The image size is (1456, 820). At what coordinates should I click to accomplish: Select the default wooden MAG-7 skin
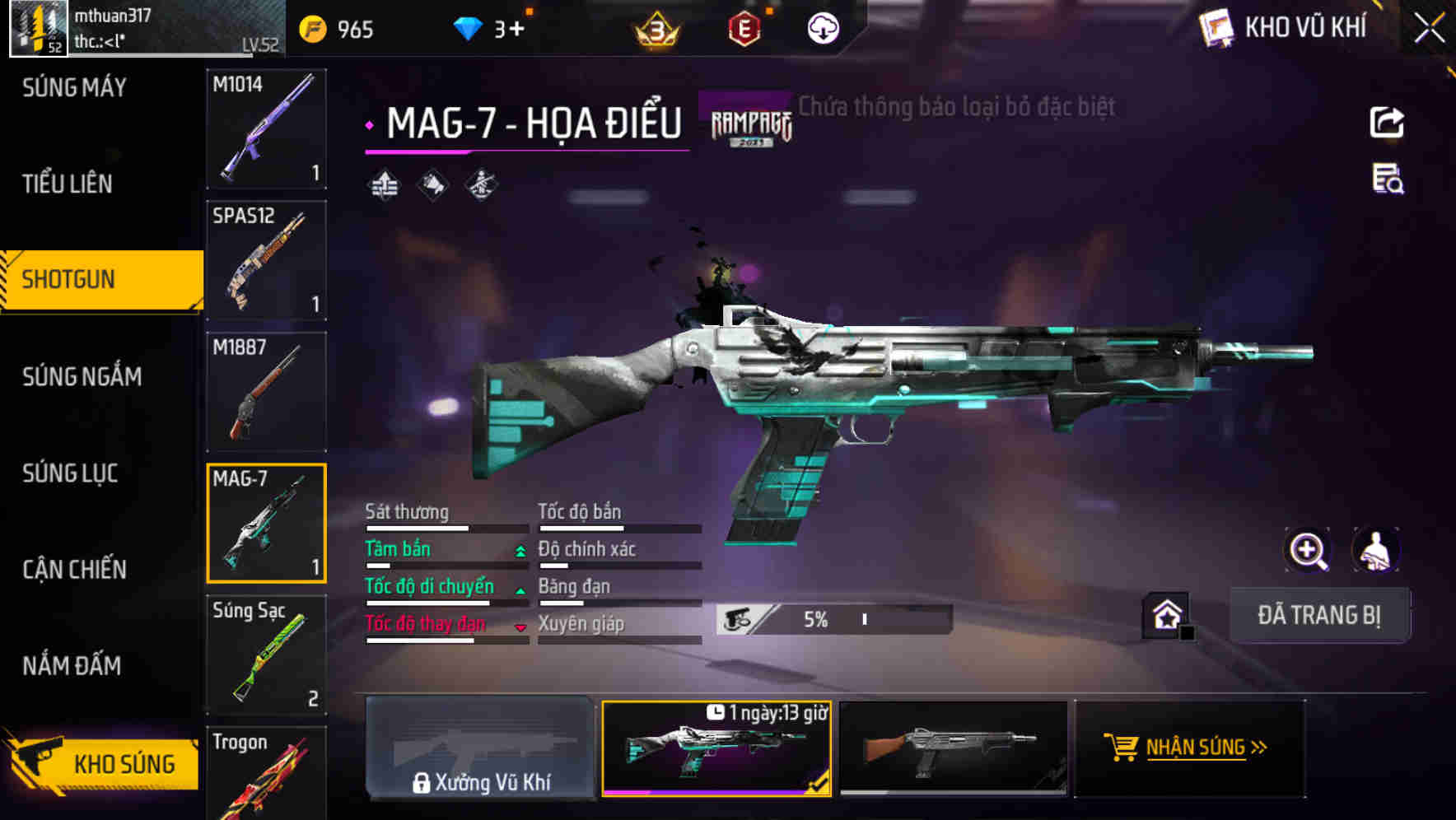953,748
